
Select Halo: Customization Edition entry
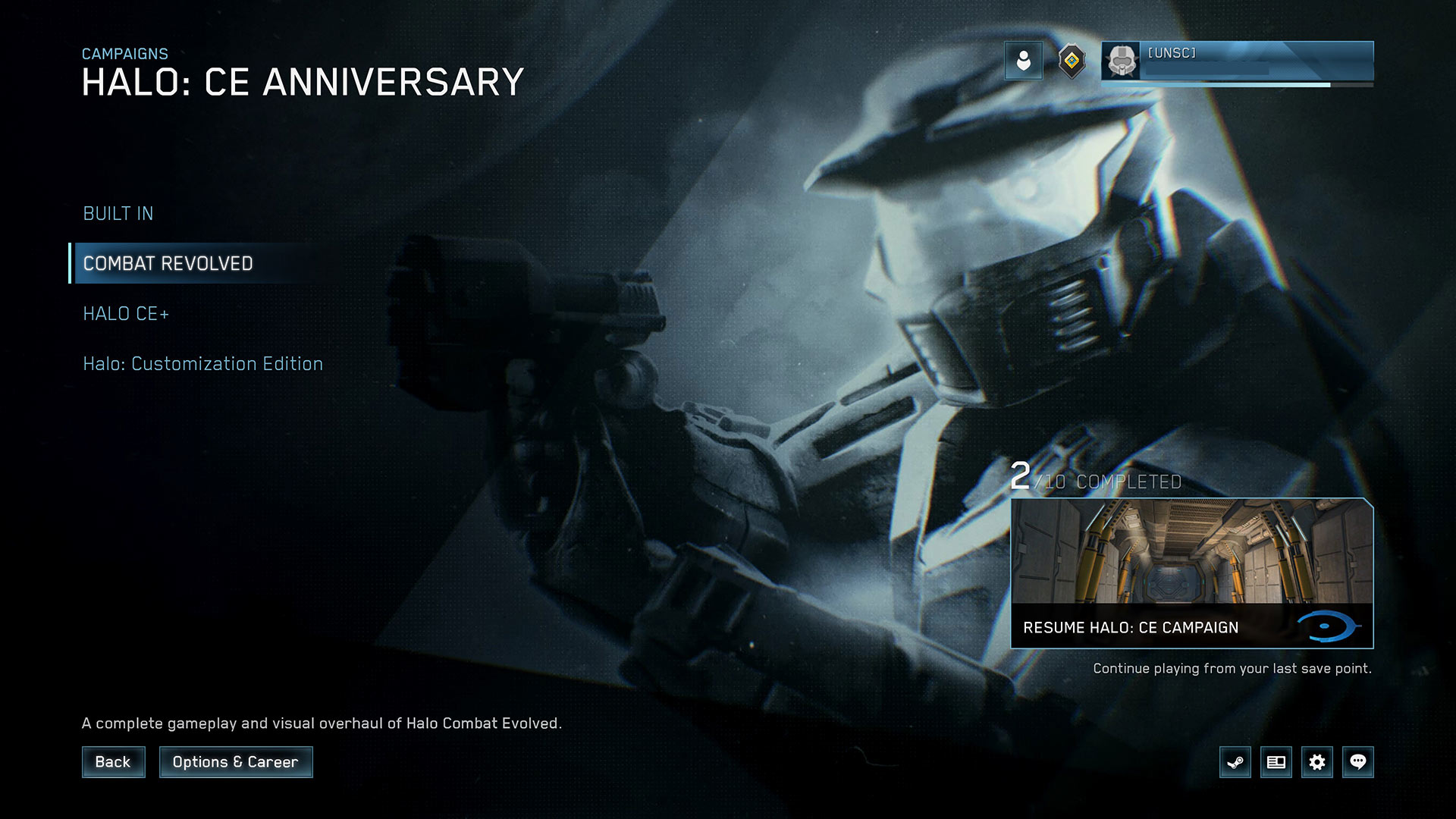tap(202, 364)
